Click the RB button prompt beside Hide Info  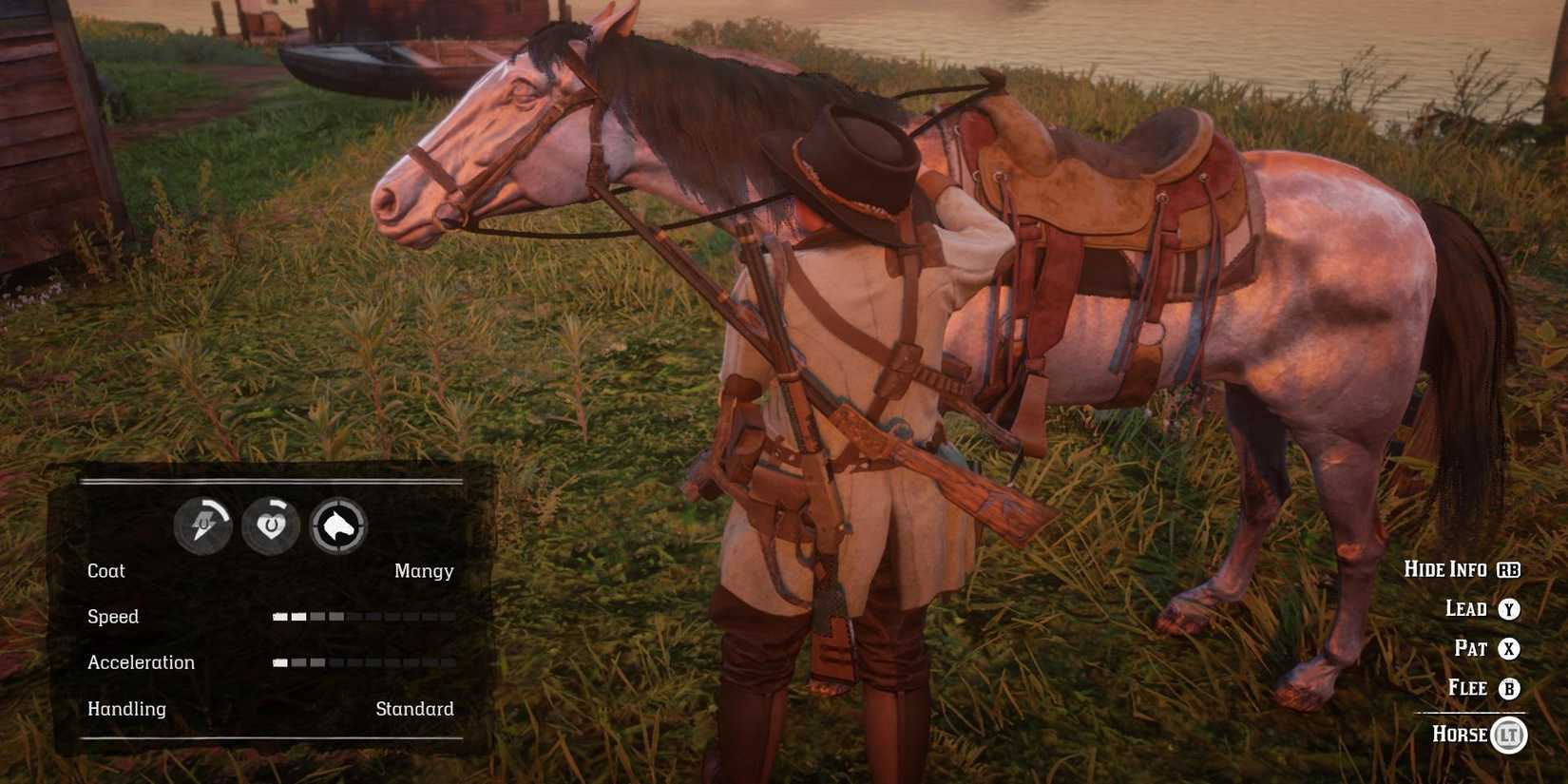point(1511,569)
